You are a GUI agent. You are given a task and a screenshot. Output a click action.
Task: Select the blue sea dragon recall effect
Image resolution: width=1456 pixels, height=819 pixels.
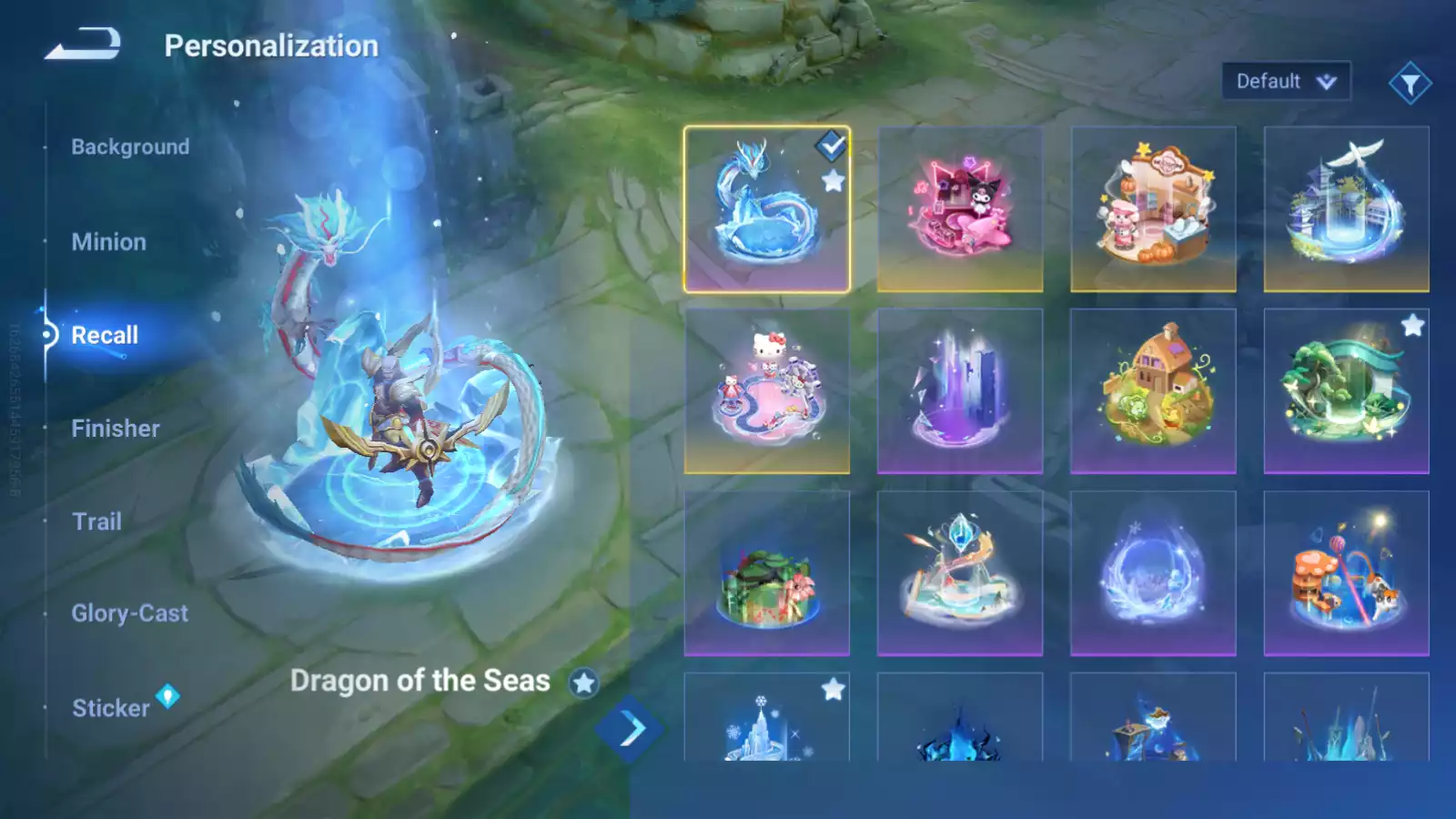pos(766,209)
